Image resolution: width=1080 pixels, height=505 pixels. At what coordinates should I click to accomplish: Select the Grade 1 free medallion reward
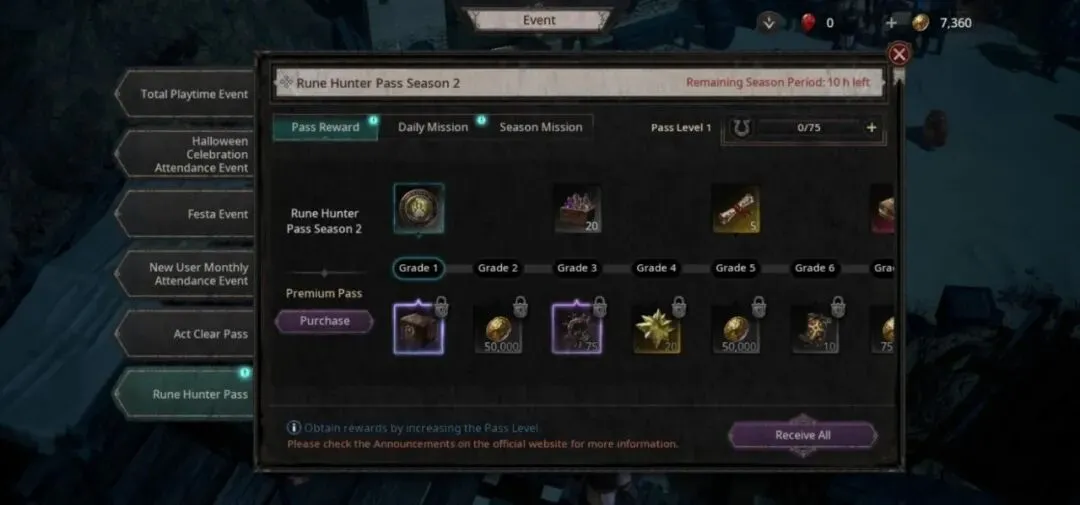tap(418, 208)
